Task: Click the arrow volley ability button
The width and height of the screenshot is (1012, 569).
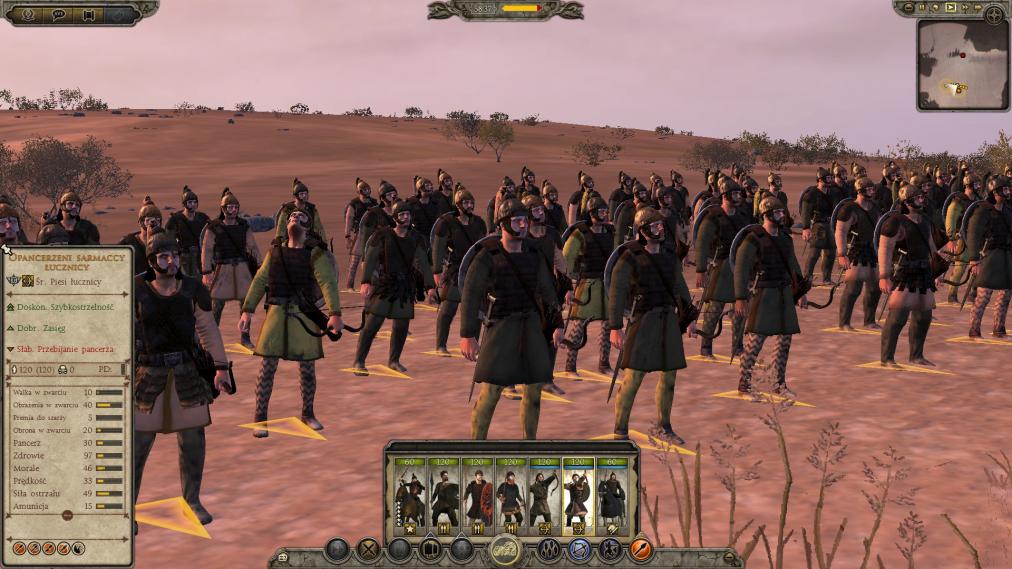Action: [548, 549]
